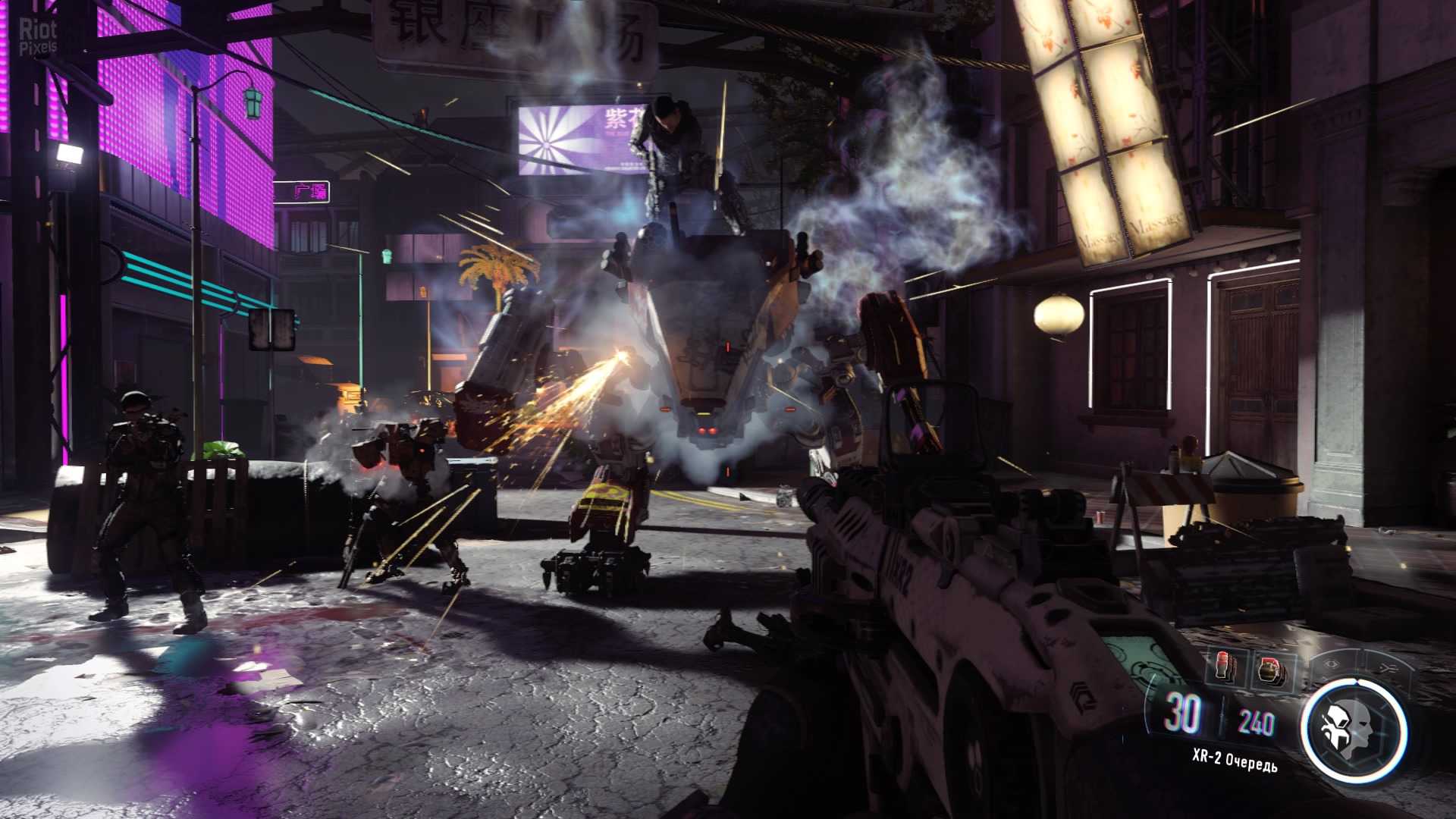Click the reserve ammo count 240
The image size is (1456, 819).
1256,722
